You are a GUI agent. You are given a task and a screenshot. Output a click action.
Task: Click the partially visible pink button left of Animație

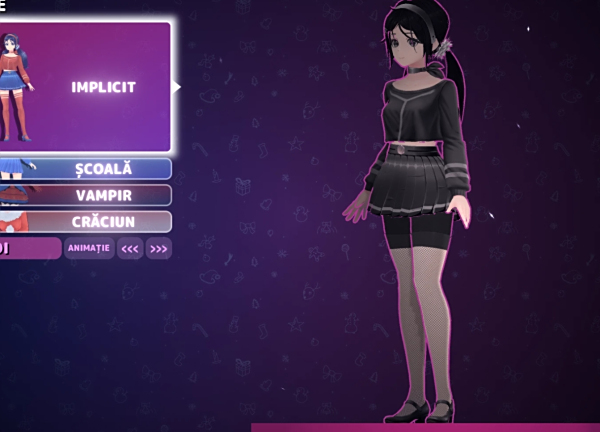pyautogui.click(x=29, y=248)
